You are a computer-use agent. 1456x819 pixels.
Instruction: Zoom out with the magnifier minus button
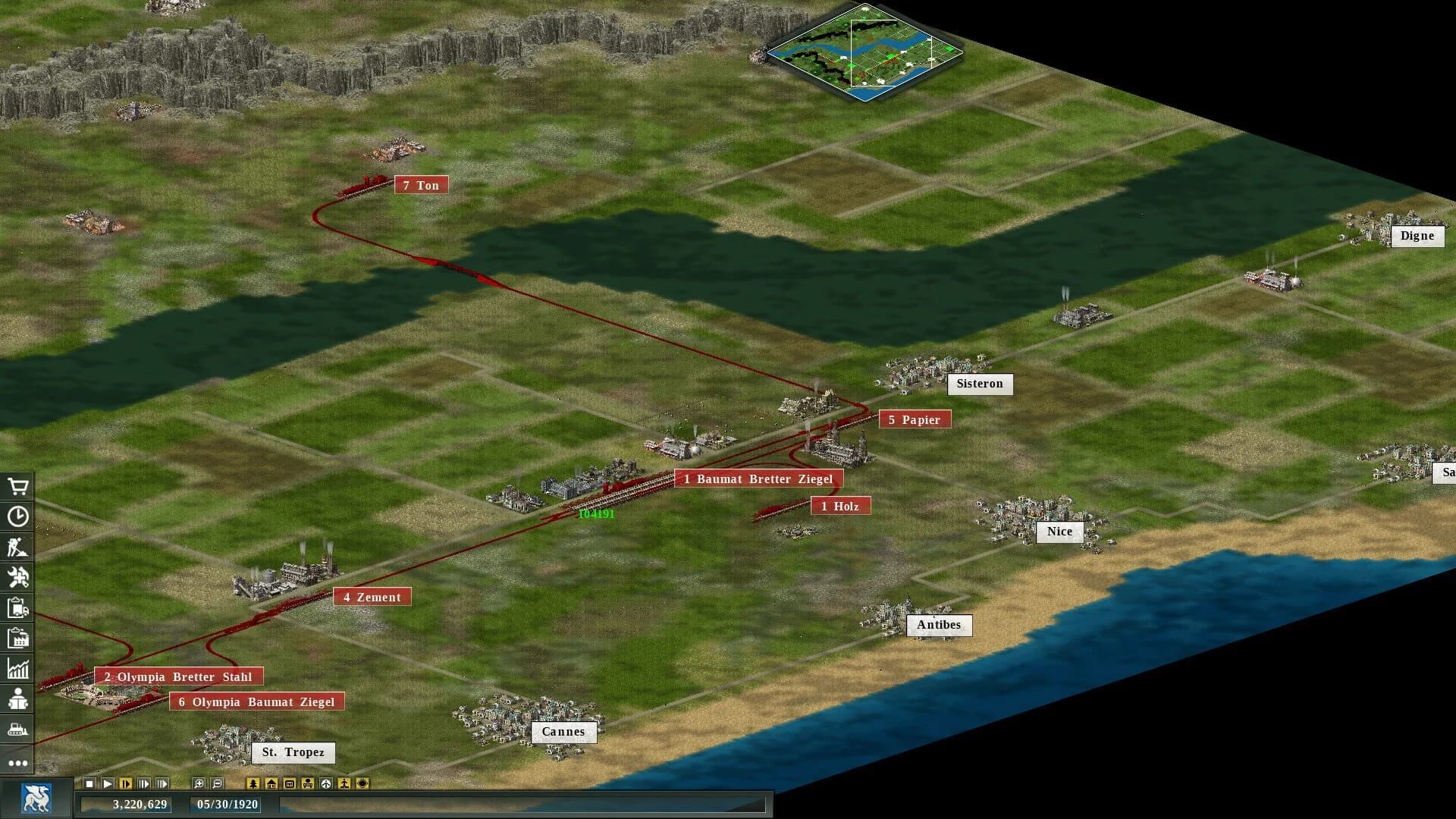(x=215, y=783)
